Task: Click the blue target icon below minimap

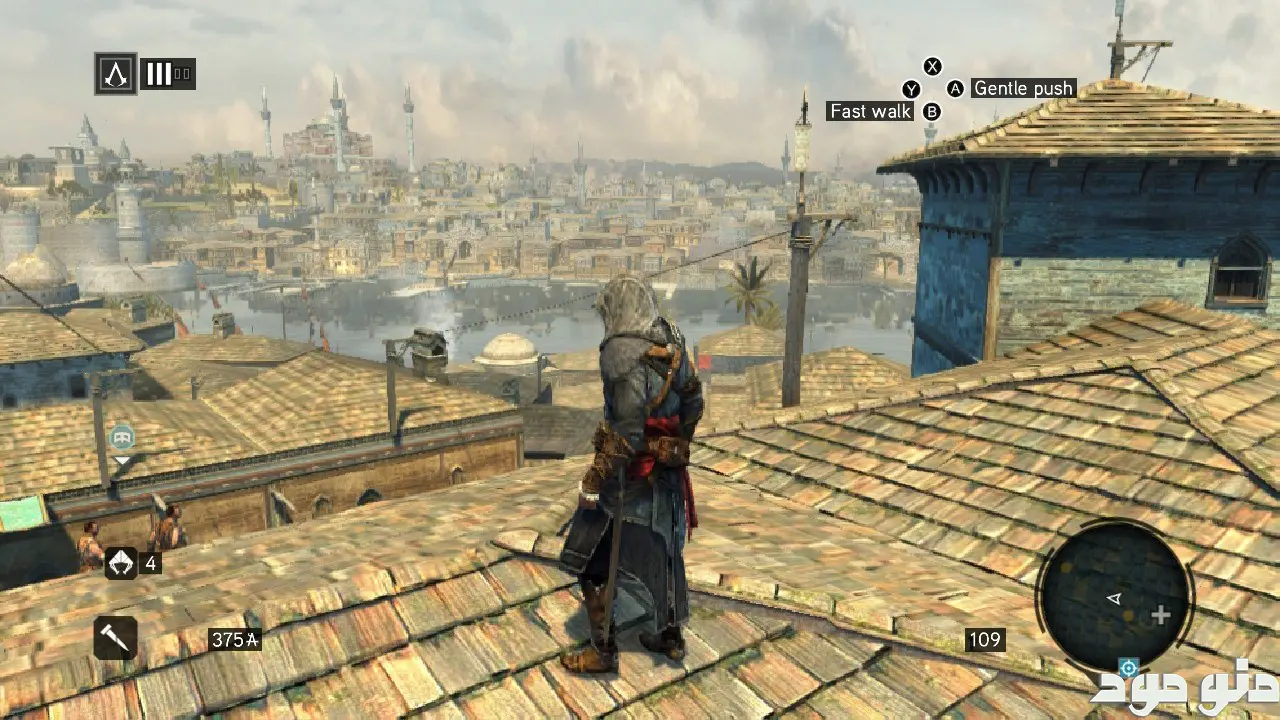Action: point(1129,667)
